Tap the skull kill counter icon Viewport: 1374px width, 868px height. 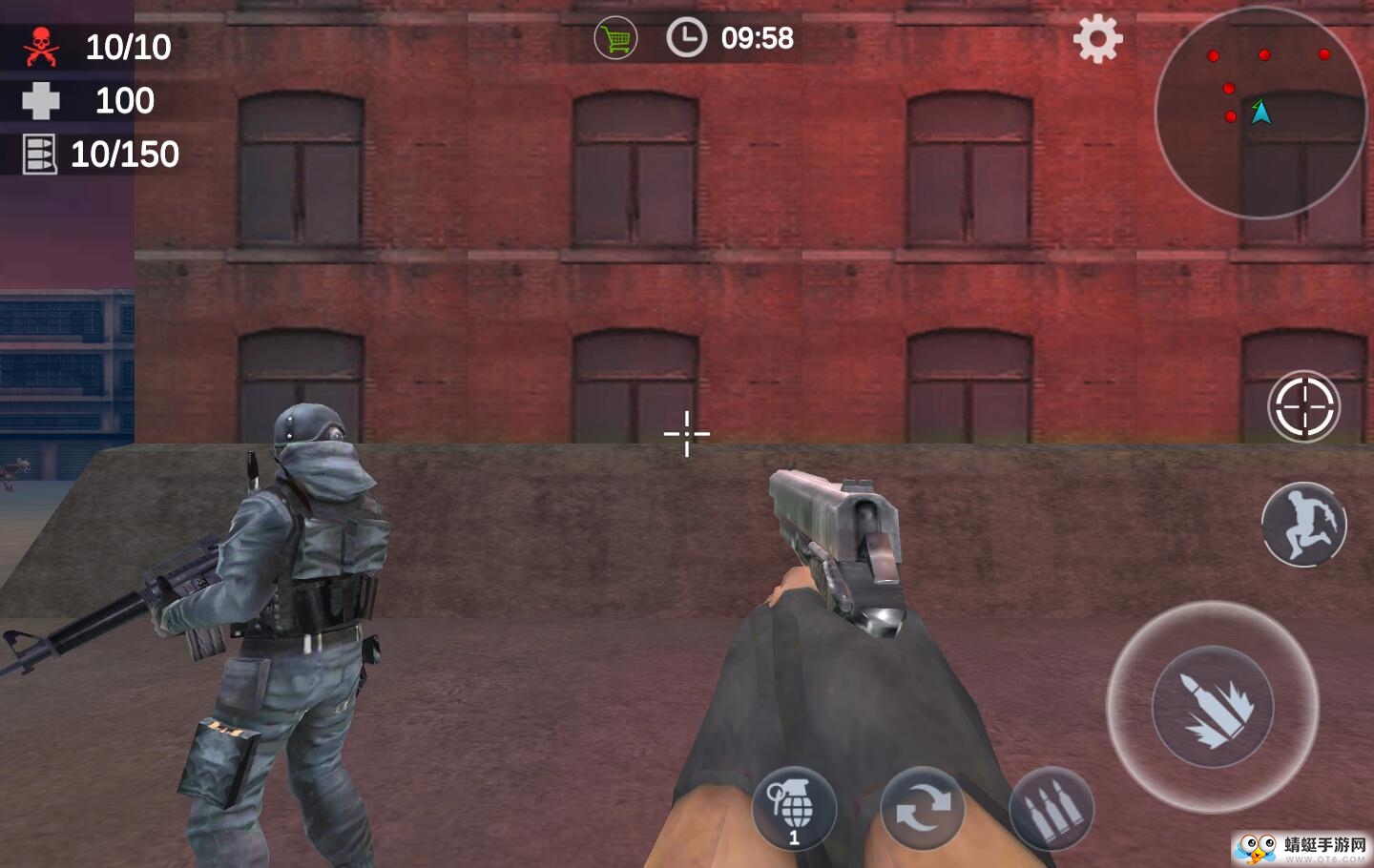coord(40,45)
